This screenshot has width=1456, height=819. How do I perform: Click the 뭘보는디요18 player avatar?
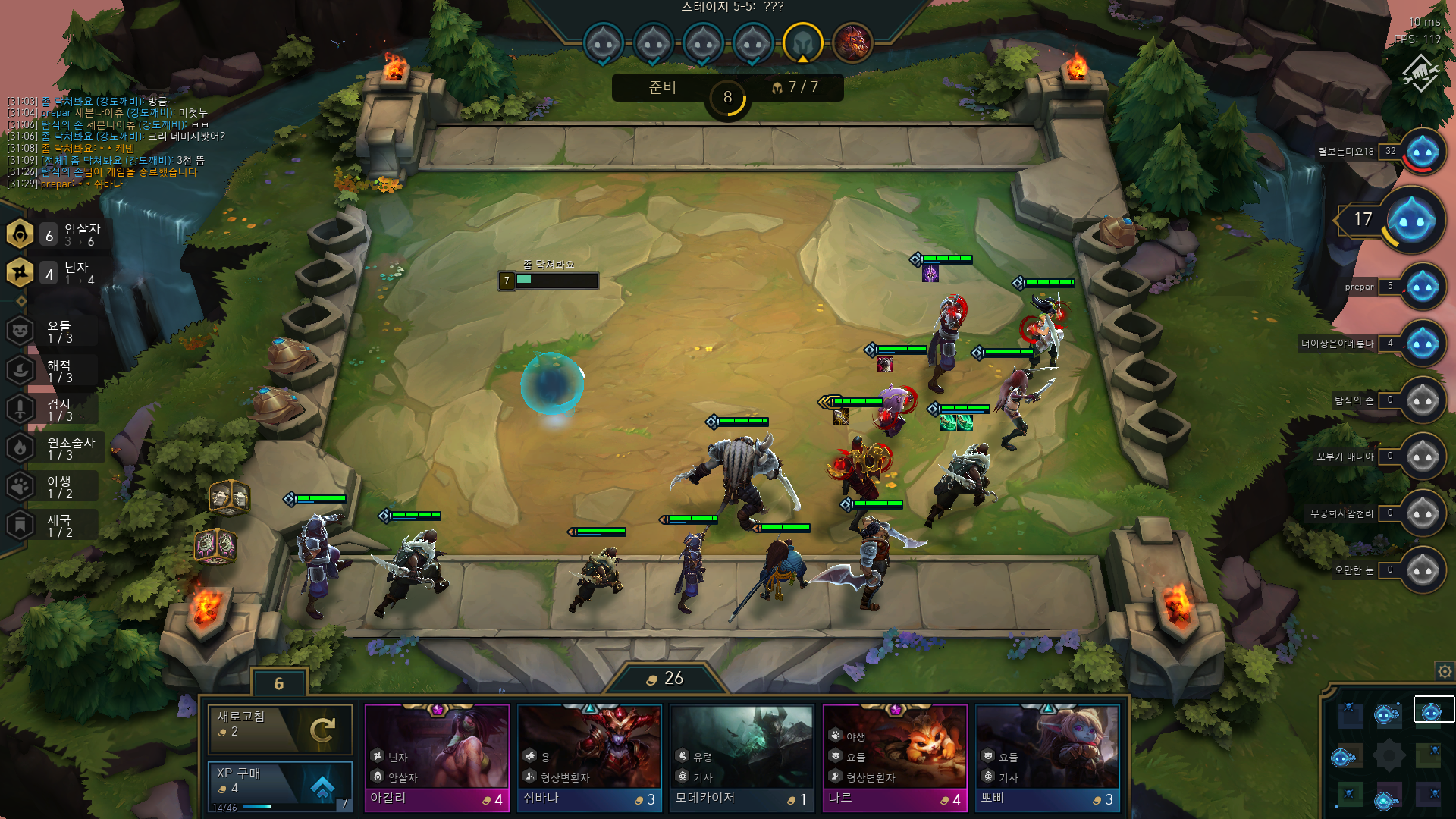1423,151
